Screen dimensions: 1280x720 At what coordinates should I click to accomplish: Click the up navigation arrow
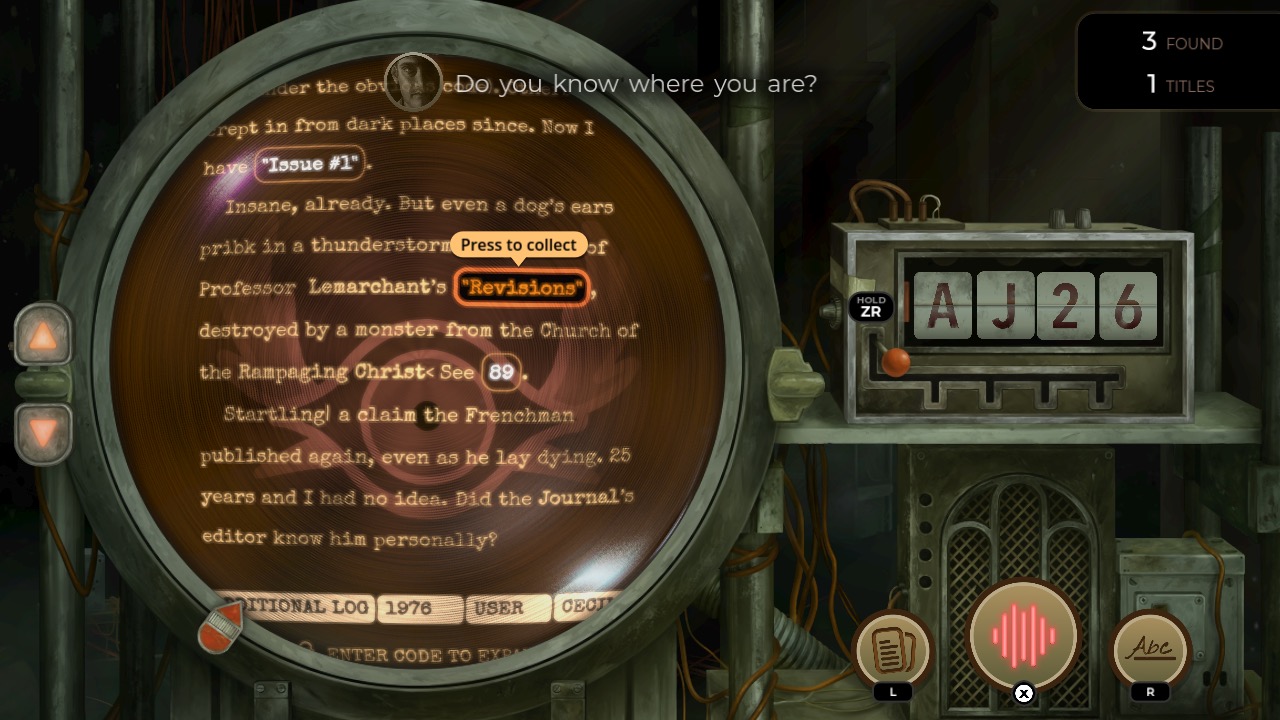click(42, 336)
